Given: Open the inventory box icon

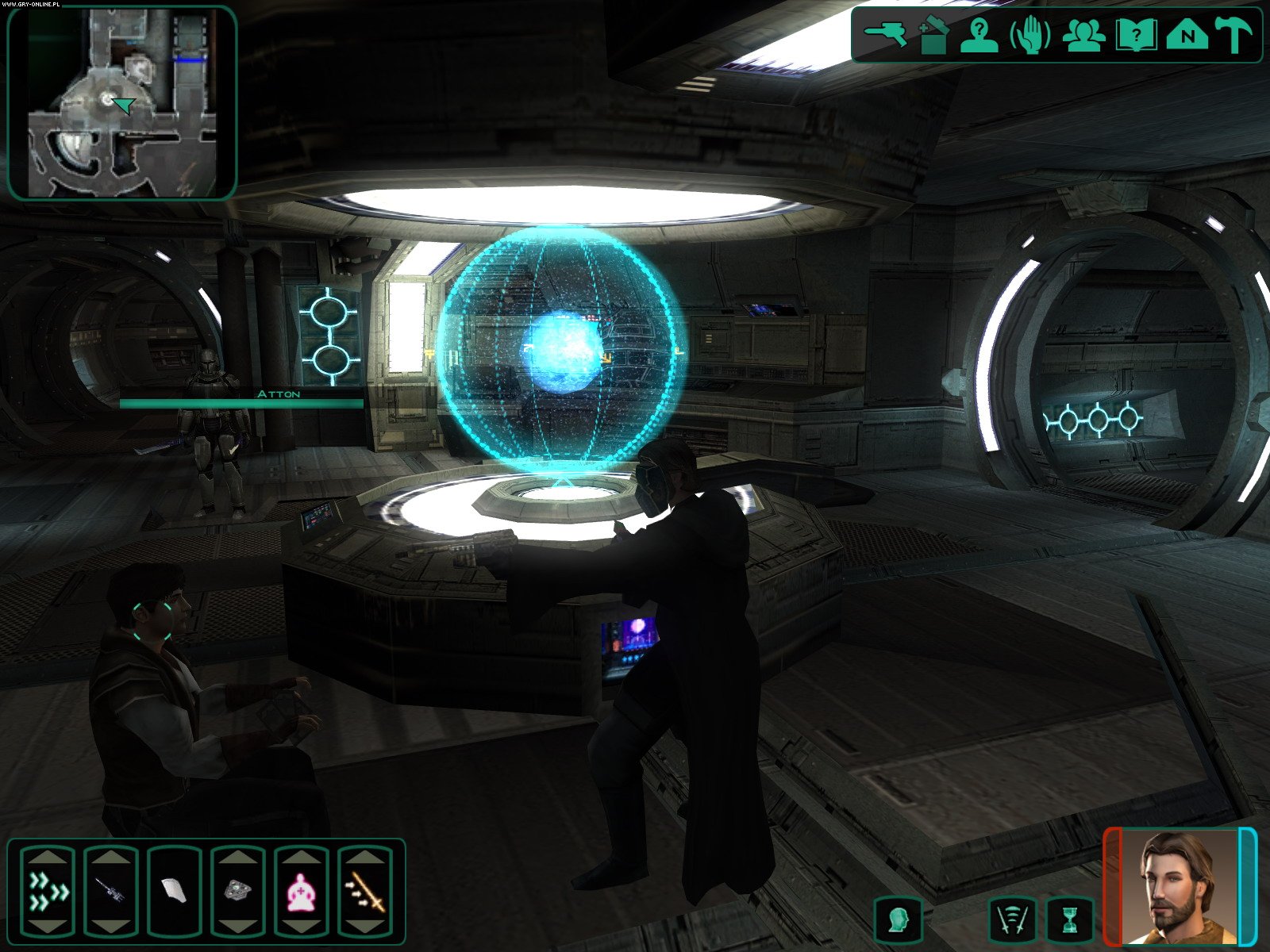Looking at the screenshot, I should tap(933, 35).
